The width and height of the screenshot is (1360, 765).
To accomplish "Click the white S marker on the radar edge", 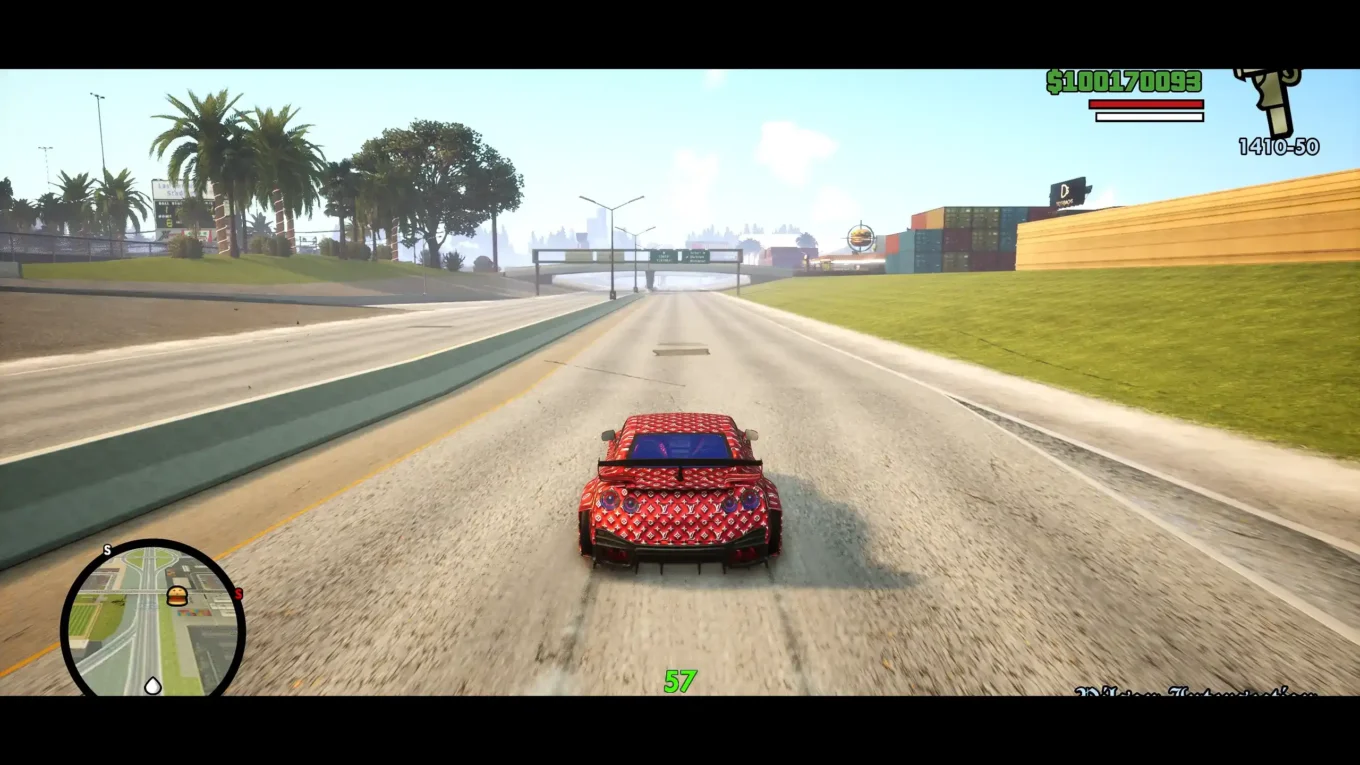I will click(x=107, y=551).
